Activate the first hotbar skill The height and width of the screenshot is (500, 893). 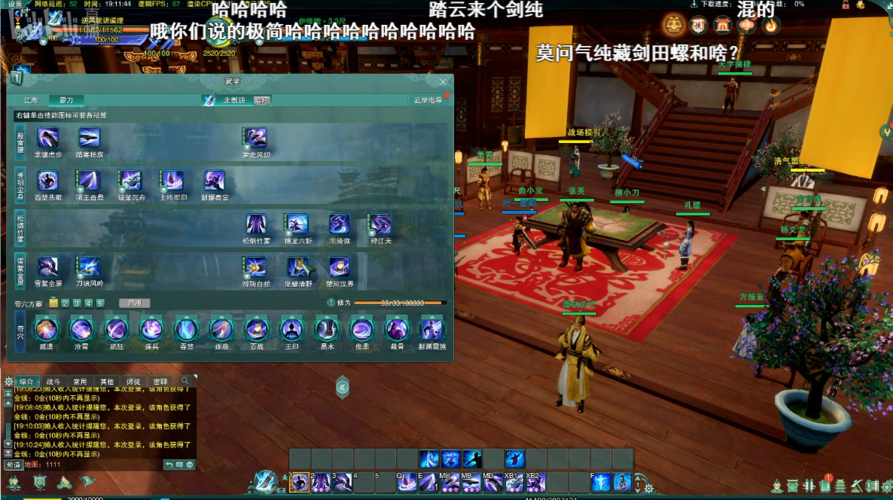coord(300,483)
